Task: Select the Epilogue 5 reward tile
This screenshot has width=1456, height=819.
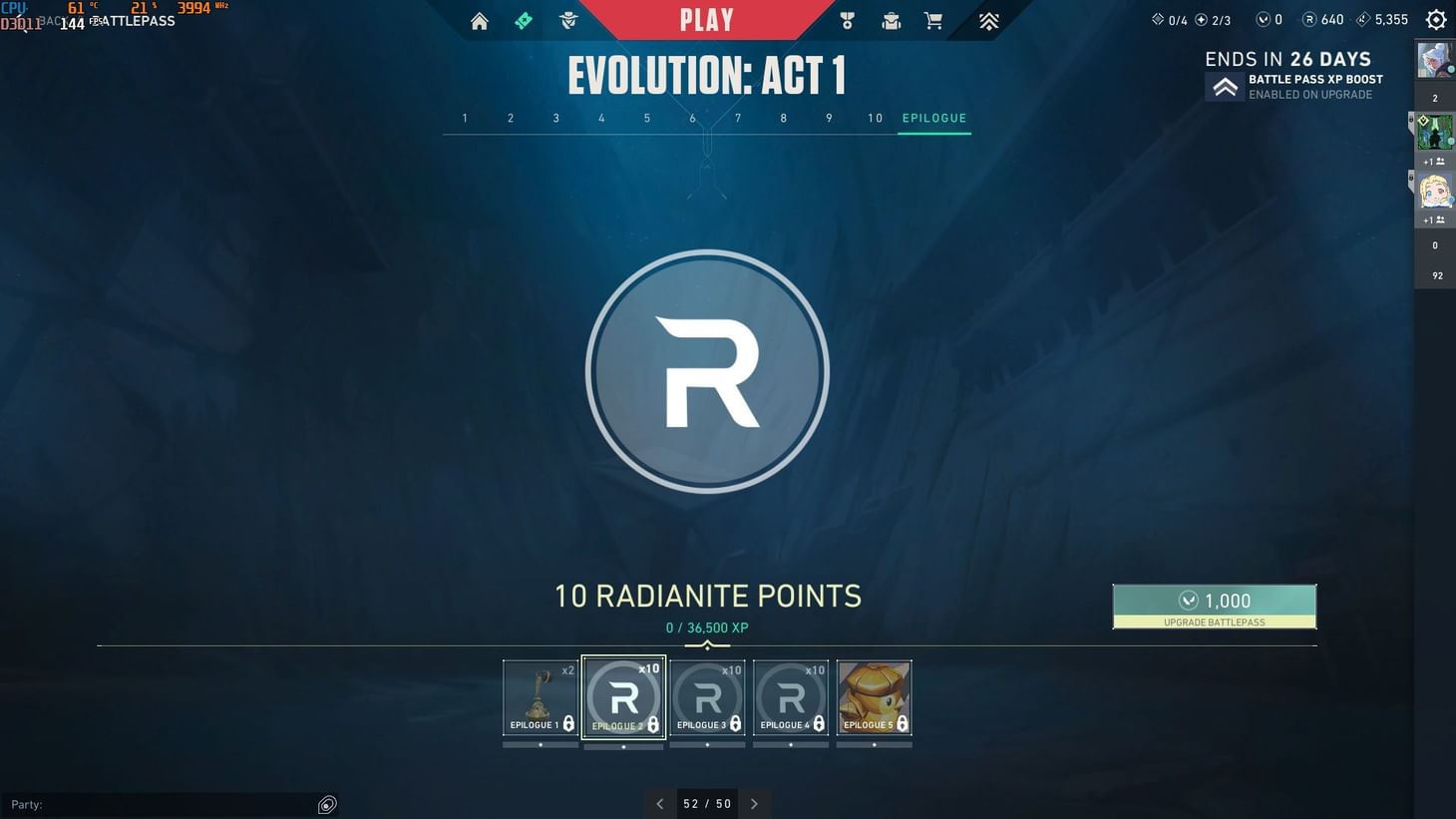Action: point(874,696)
